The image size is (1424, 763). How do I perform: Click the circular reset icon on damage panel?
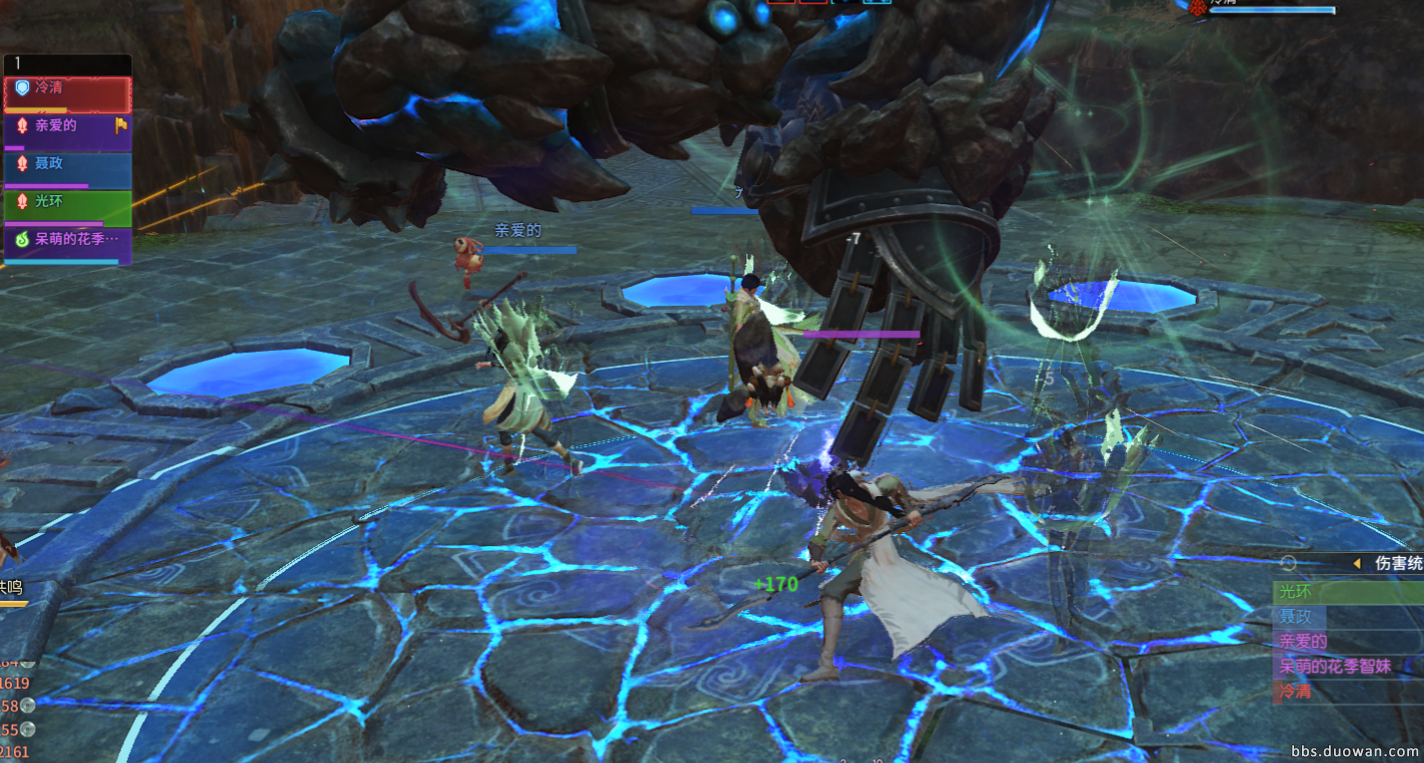pyautogui.click(x=1288, y=564)
